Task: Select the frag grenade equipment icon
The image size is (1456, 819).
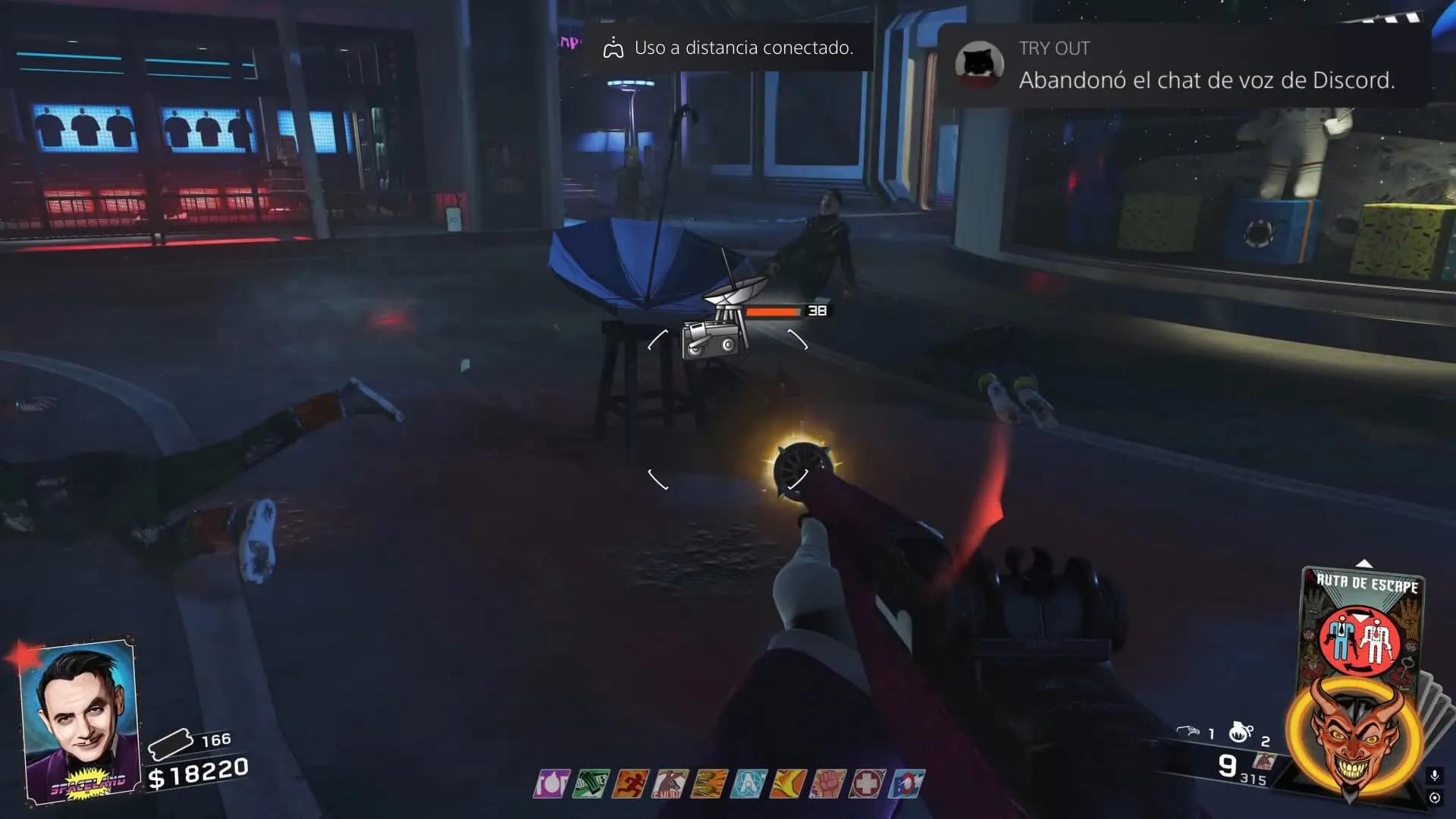Action: (x=1241, y=732)
